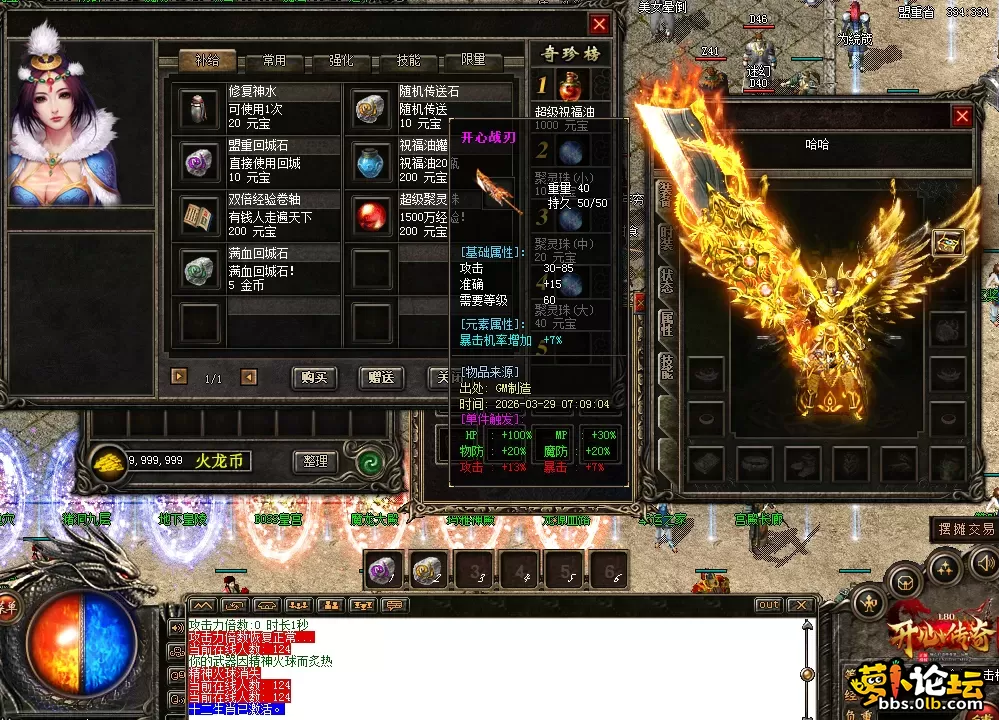Switch to the 常用 shop tab

(274, 61)
